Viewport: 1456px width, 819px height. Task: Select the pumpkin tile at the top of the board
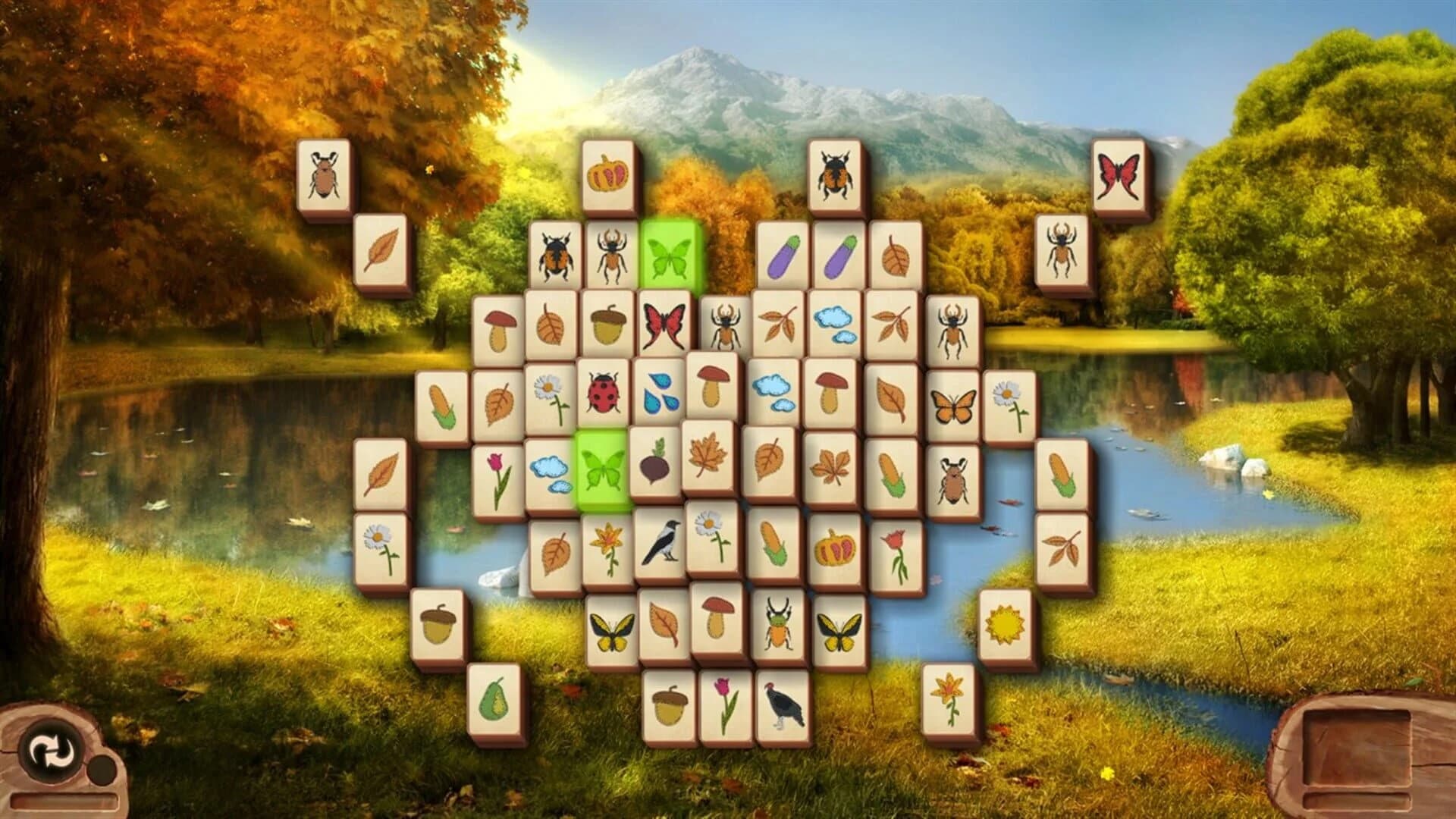[609, 174]
